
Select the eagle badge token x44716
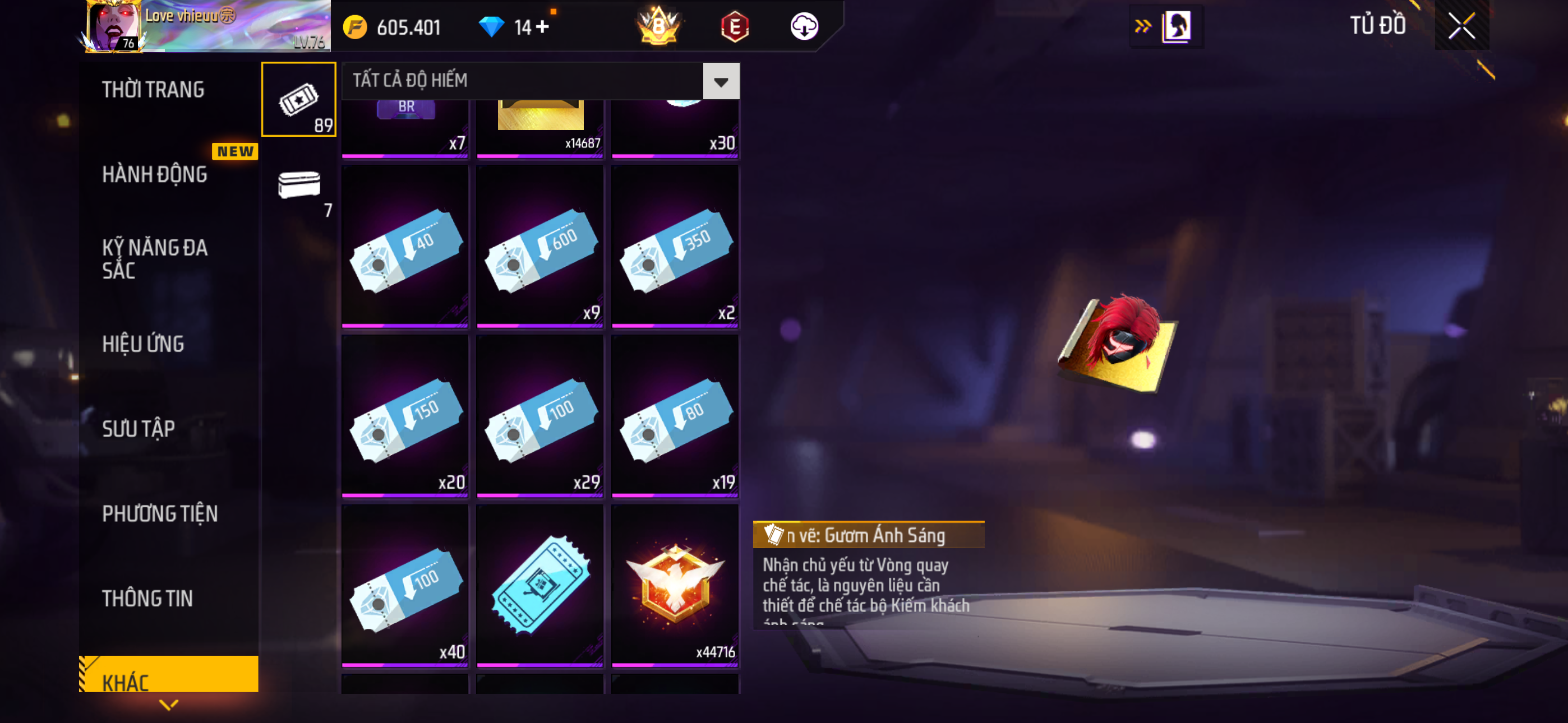[x=675, y=586]
